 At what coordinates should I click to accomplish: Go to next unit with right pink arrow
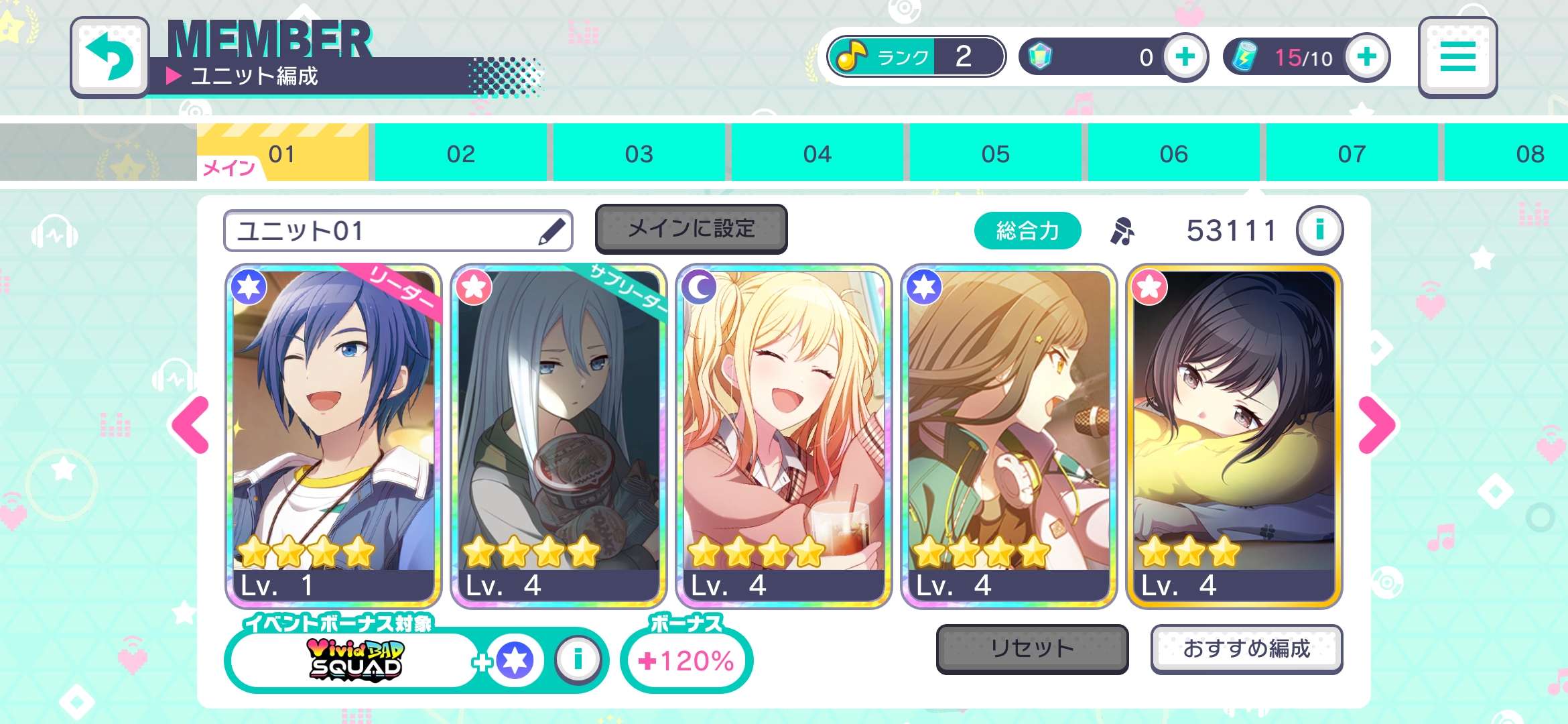point(1377,425)
